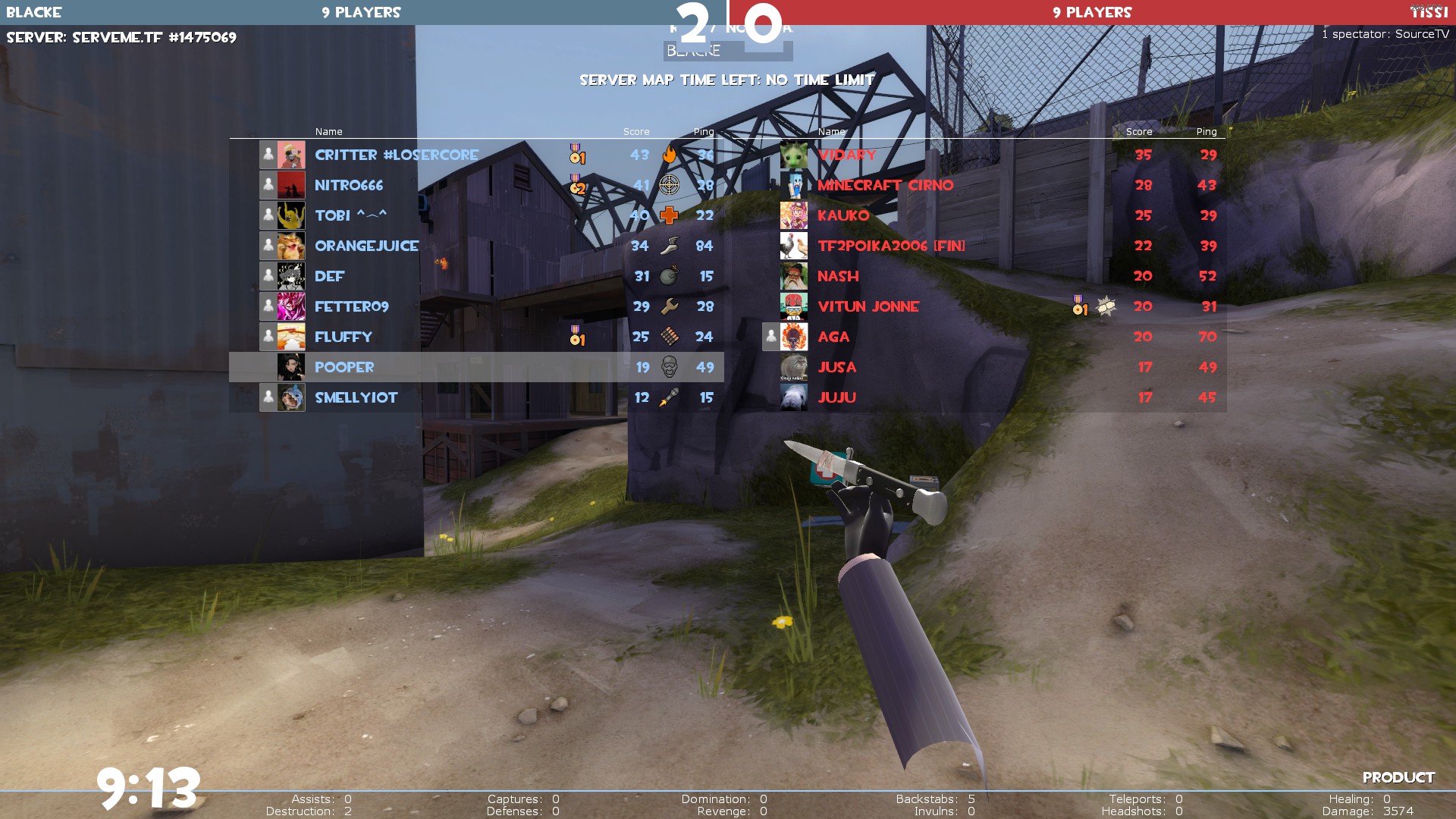Select FLUFFY from the player list
Screen dimensions: 1456x819
tap(344, 337)
